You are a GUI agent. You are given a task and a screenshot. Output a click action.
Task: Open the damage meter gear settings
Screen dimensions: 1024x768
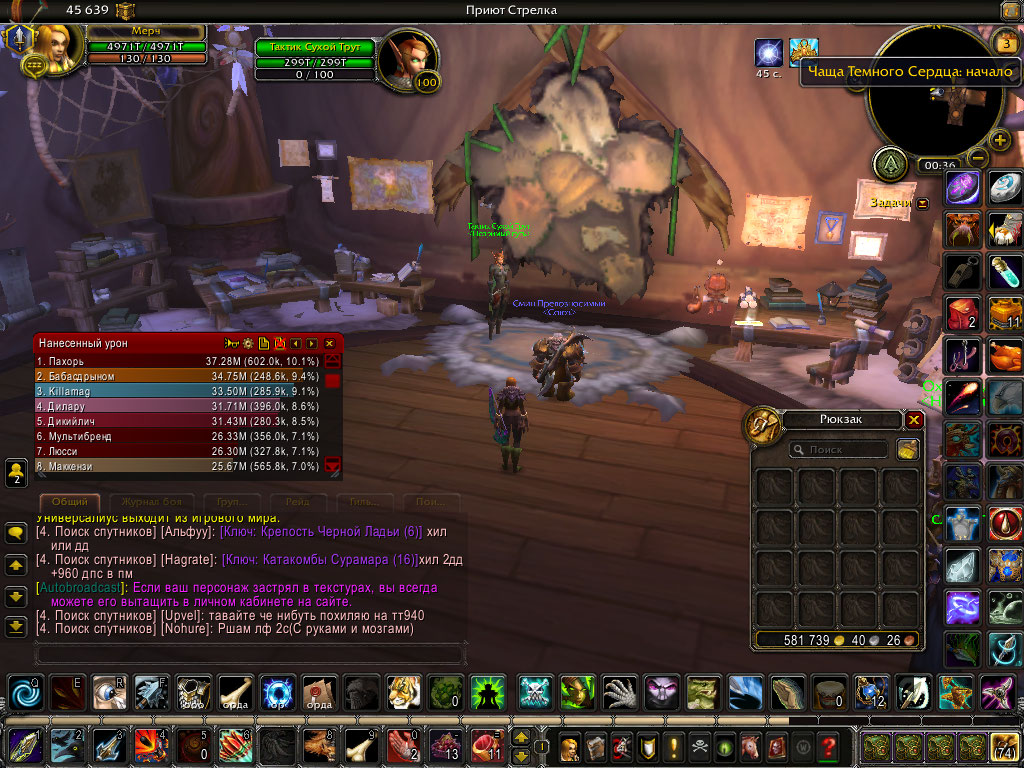click(x=248, y=343)
